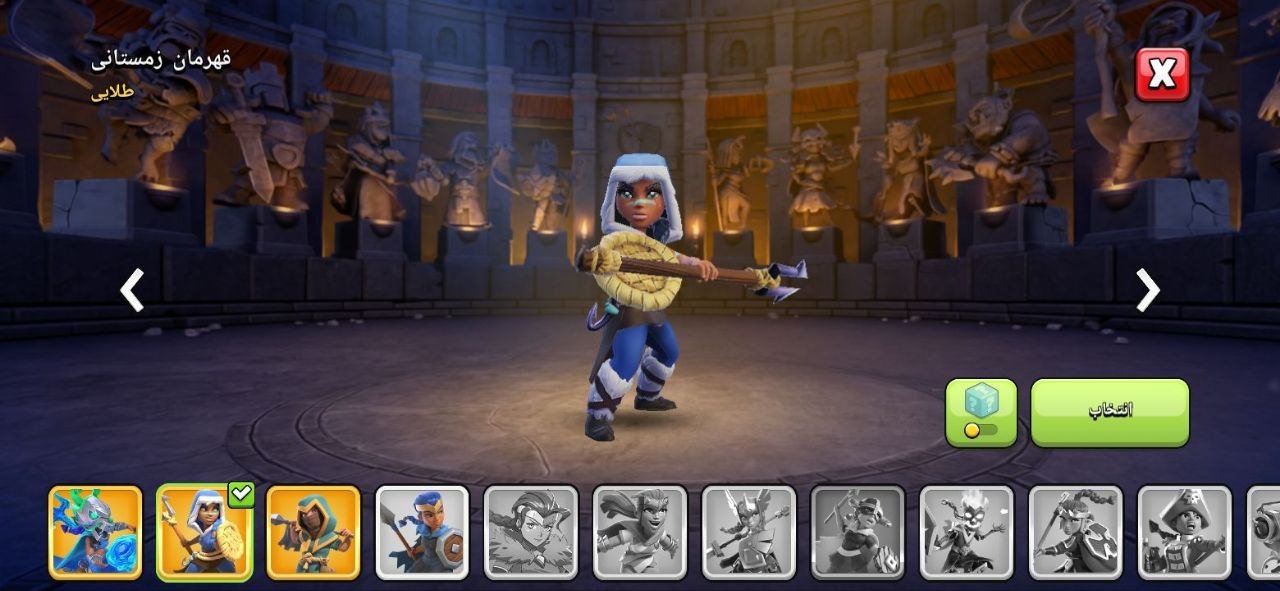Close the skin selection screen
This screenshot has width=1280, height=591.
(1162, 74)
